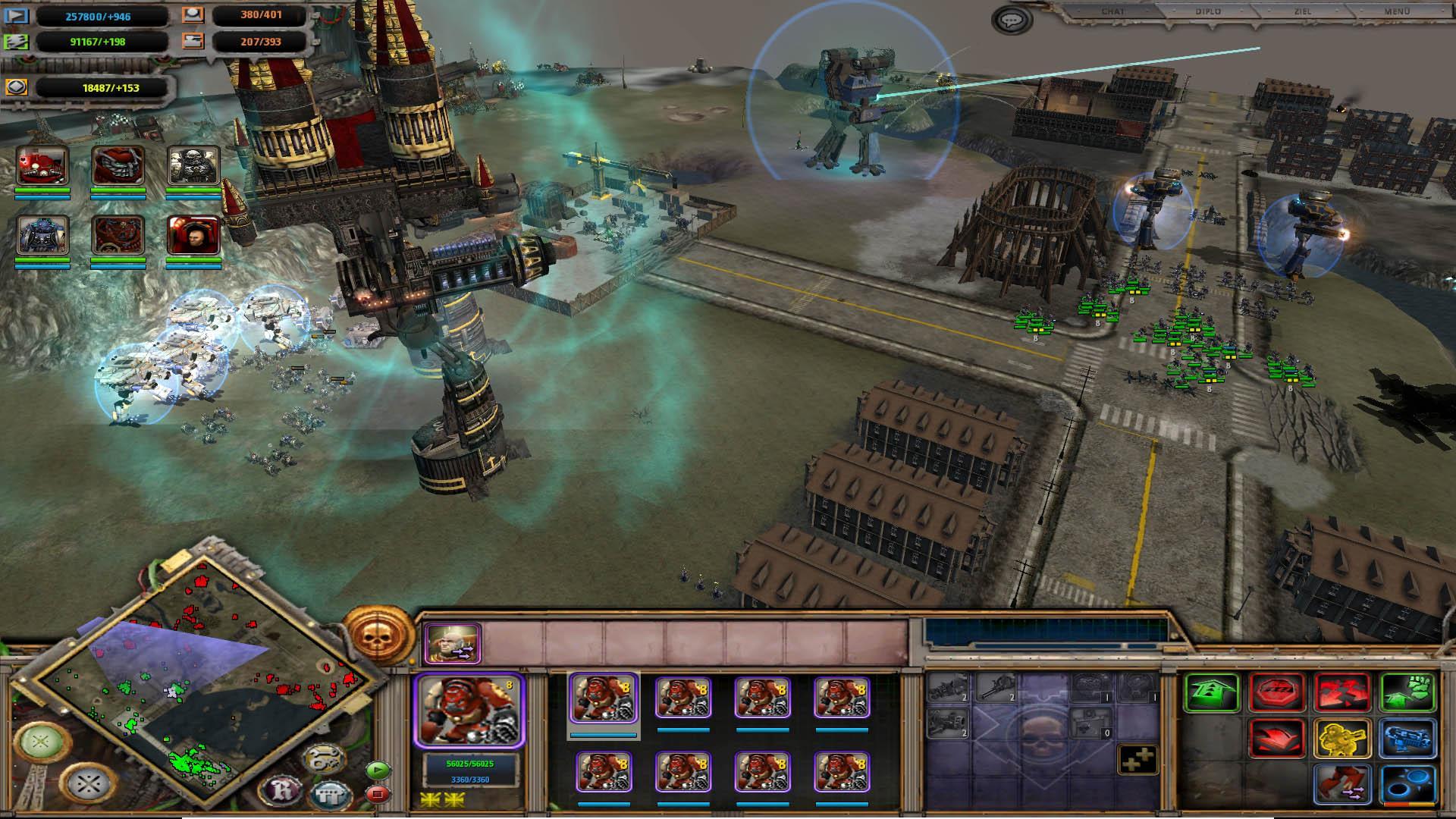Viewport: 1456px width, 819px height.
Task: Activate the green arrow move command
Action: (1211, 693)
